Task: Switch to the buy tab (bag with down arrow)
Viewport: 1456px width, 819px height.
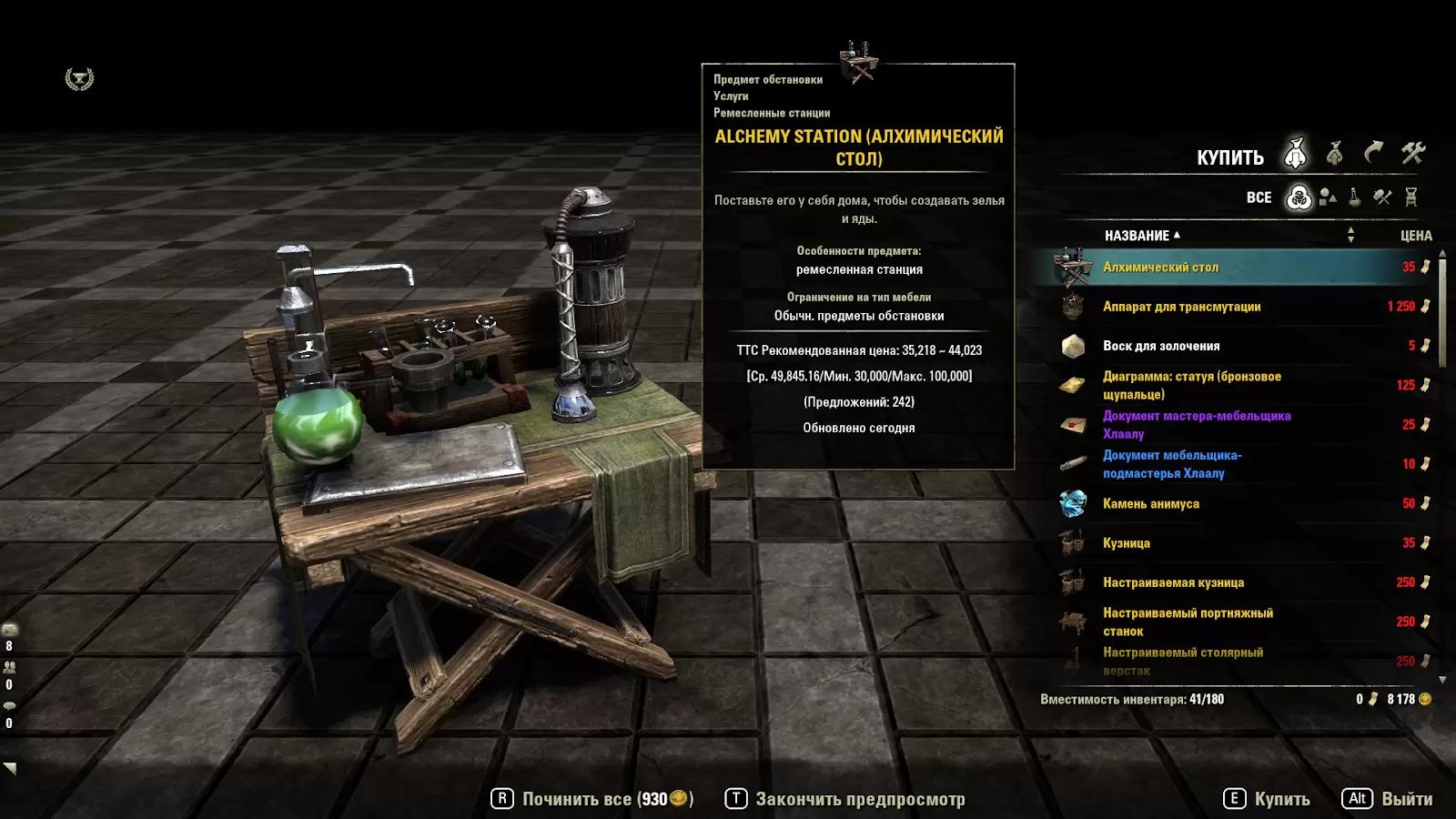Action: click(x=1296, y=155)
